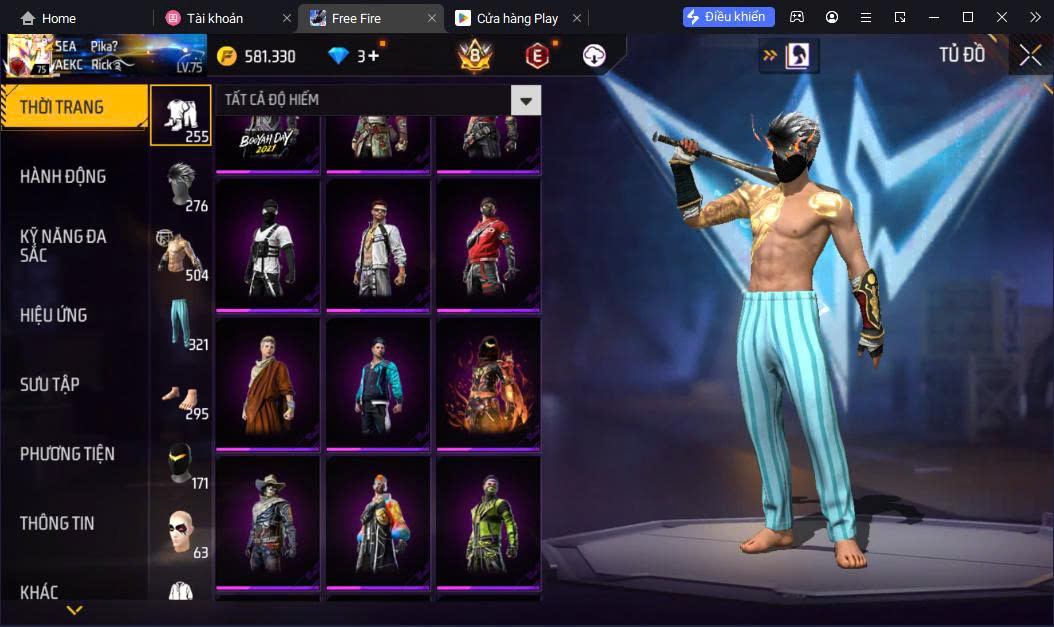This screenshot has height=627, width=1054.
Task: Expand the TẤT CẢ ĐỘ HIẾM rarity dropdown
Action: (x=526, y=100)
